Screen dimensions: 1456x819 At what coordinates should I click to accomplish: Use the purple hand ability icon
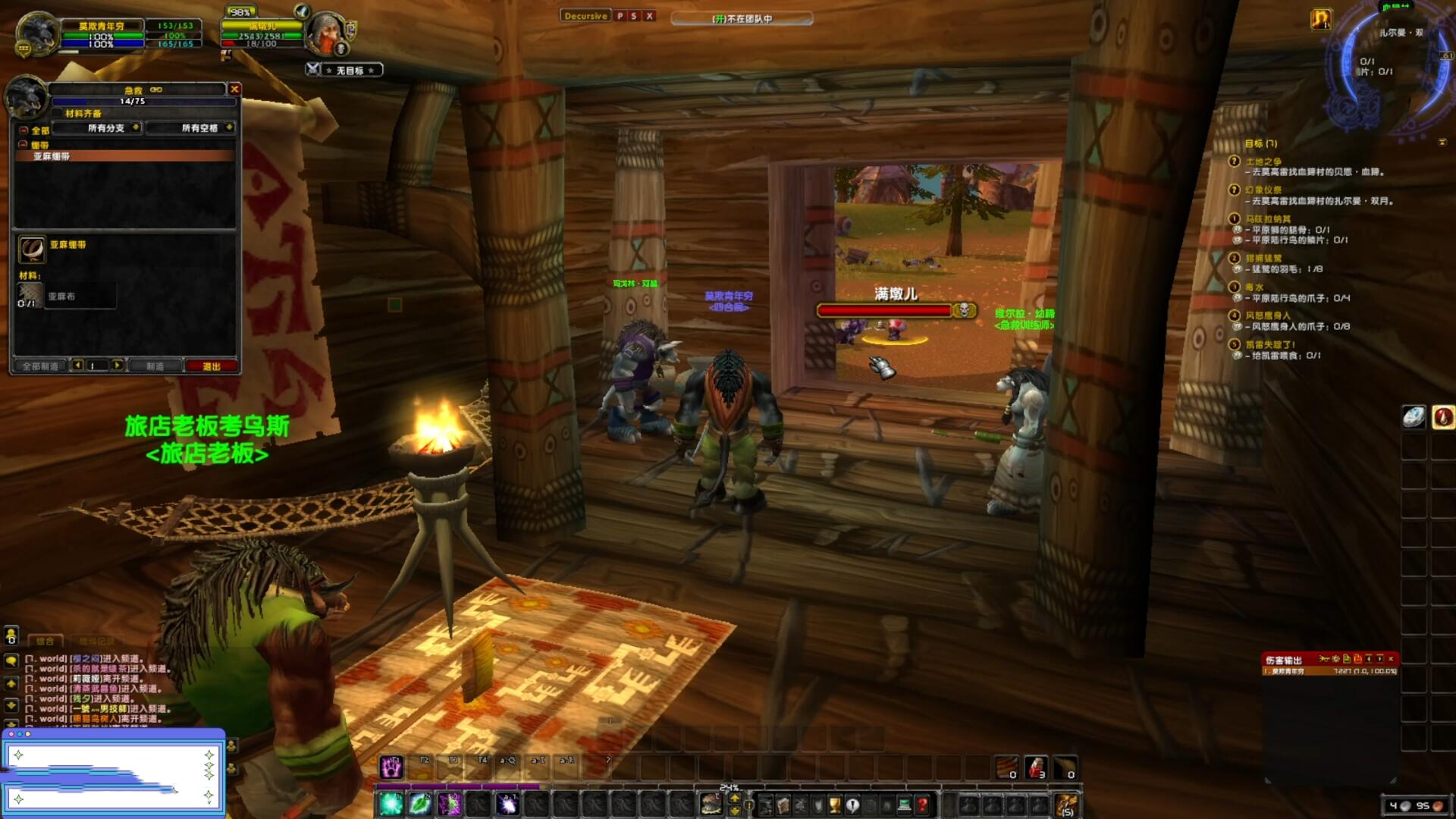pyautogui.click(x=391, y=767)
